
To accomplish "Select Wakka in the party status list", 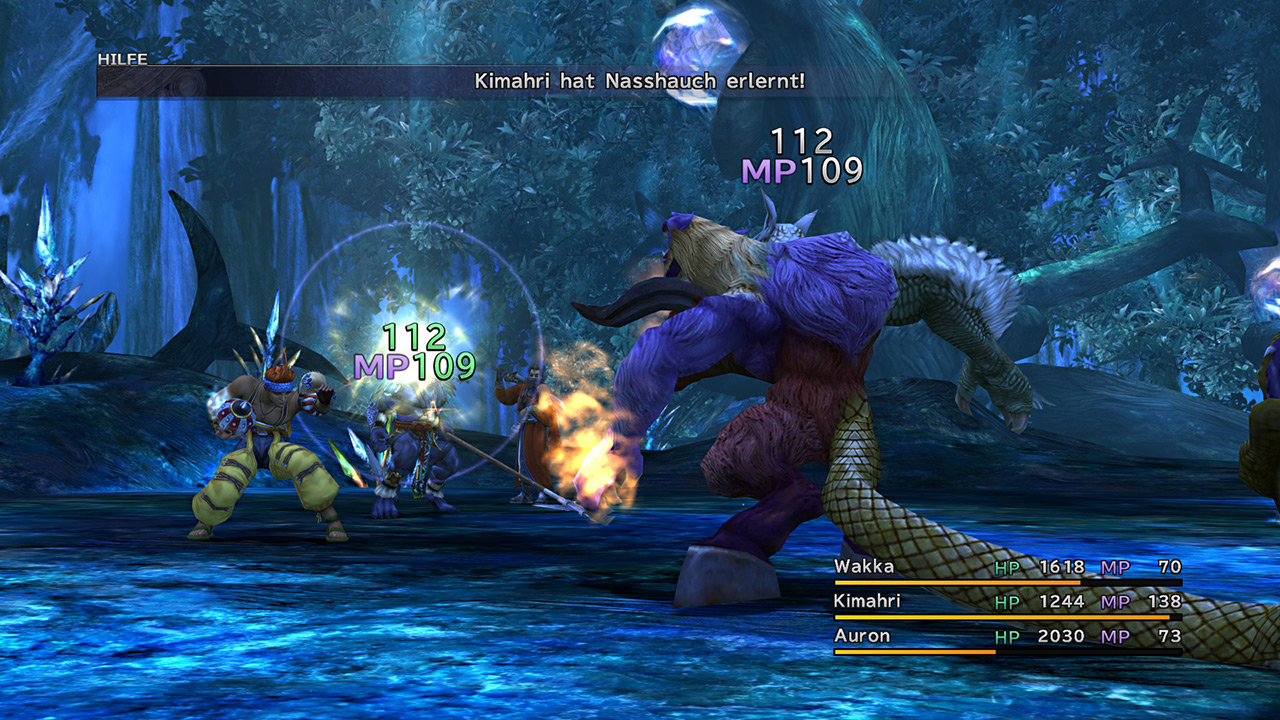I will 865,567.
